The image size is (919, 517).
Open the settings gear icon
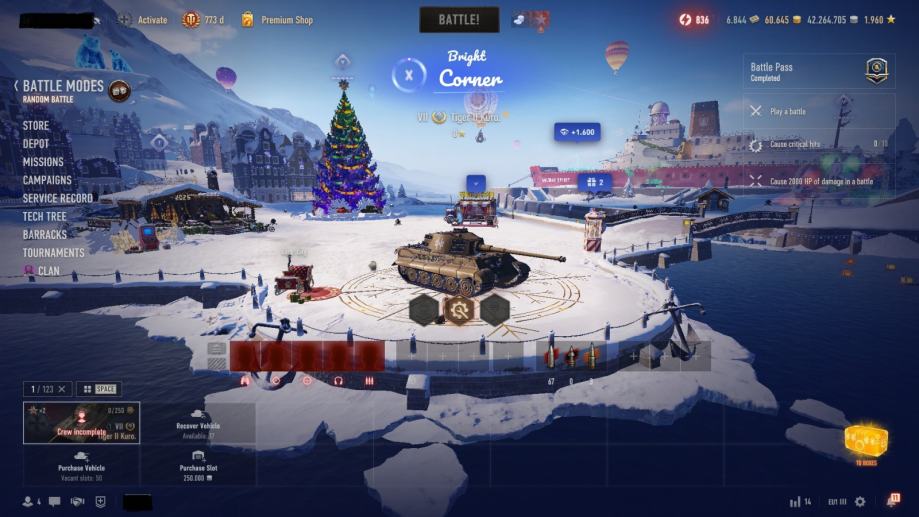coord(859,501)
